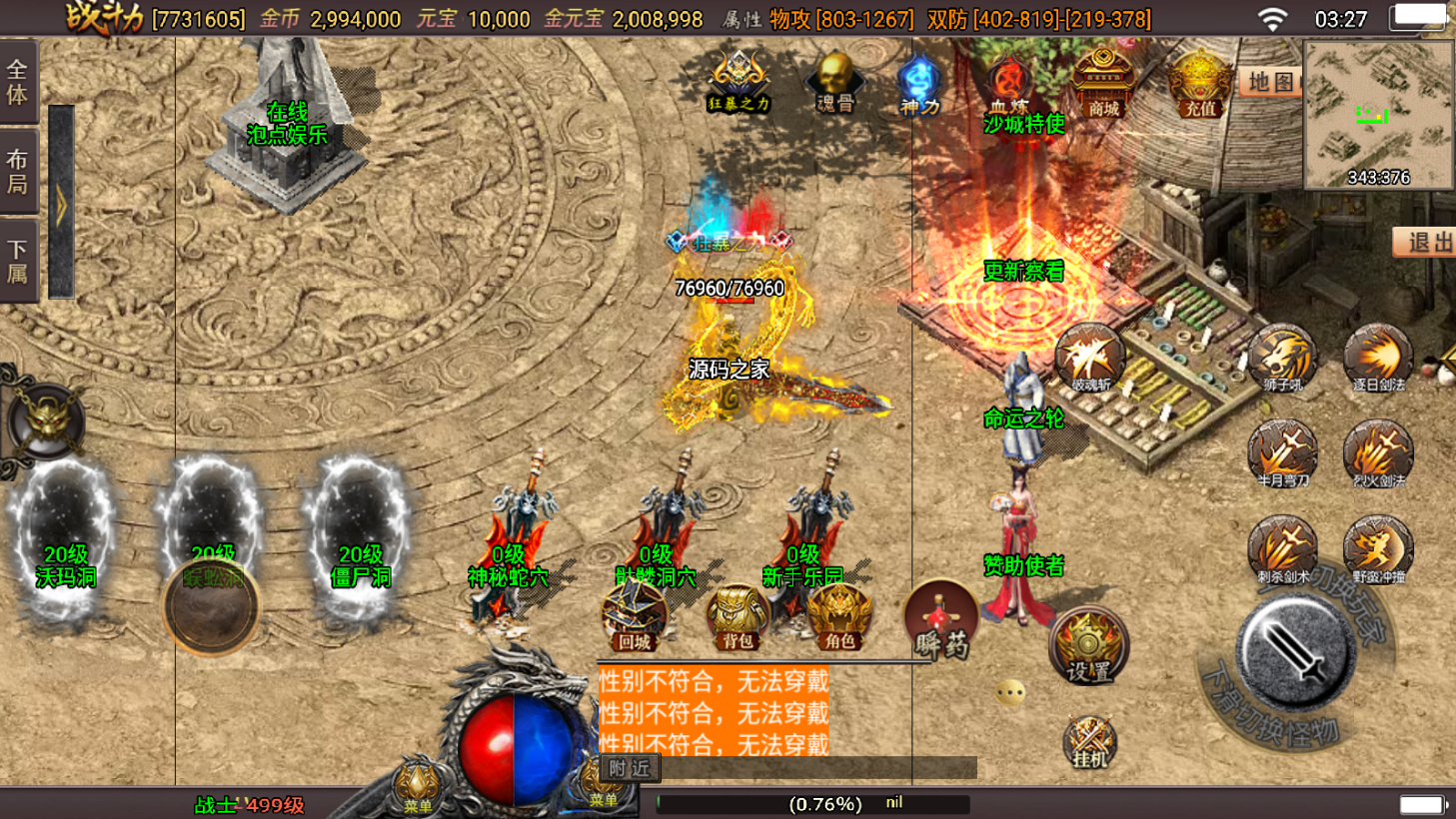Click the minimap thumbnail

point(1378,116)
